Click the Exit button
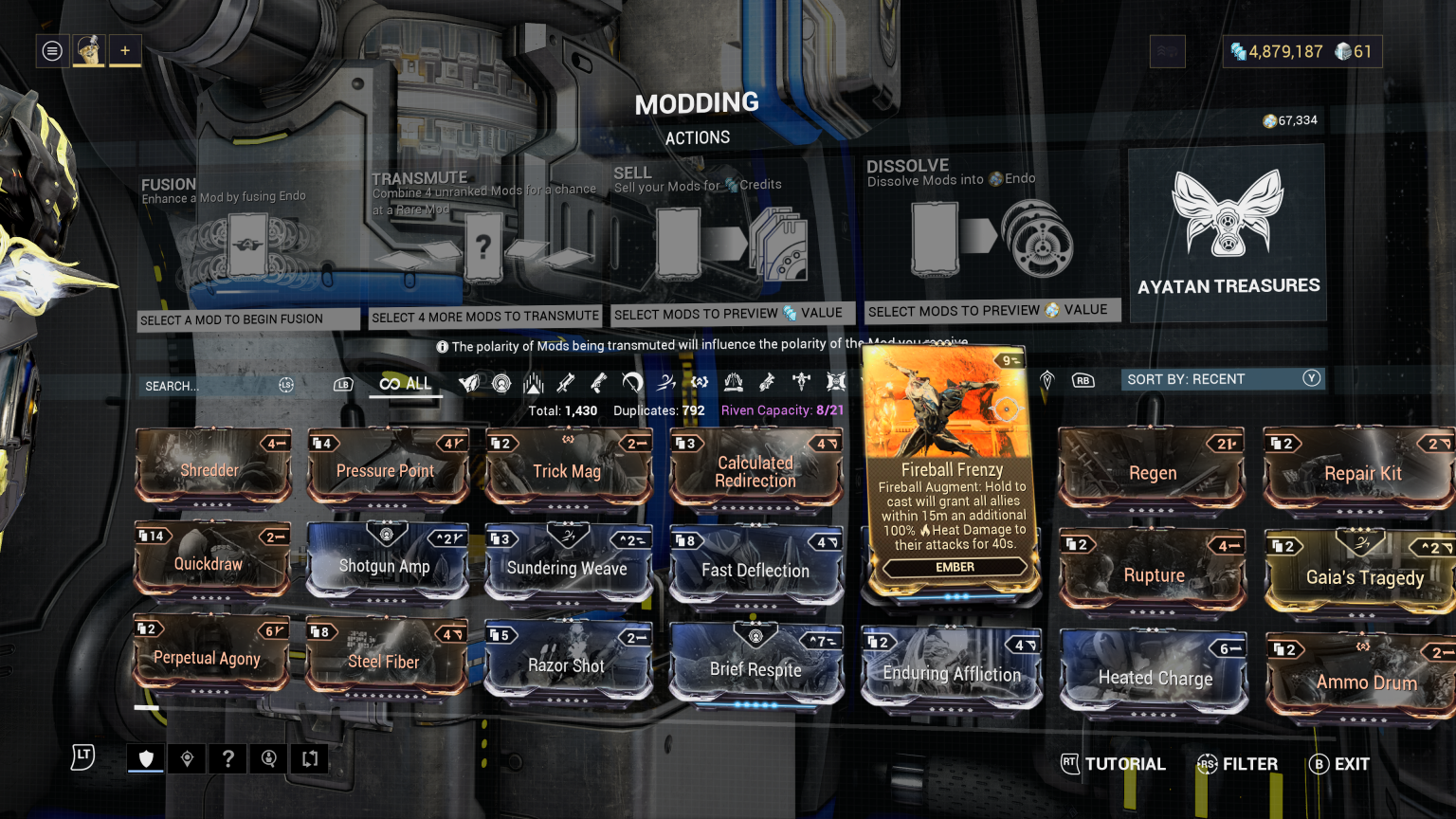Screen dimensions: 1456x819 point(1338,764)
